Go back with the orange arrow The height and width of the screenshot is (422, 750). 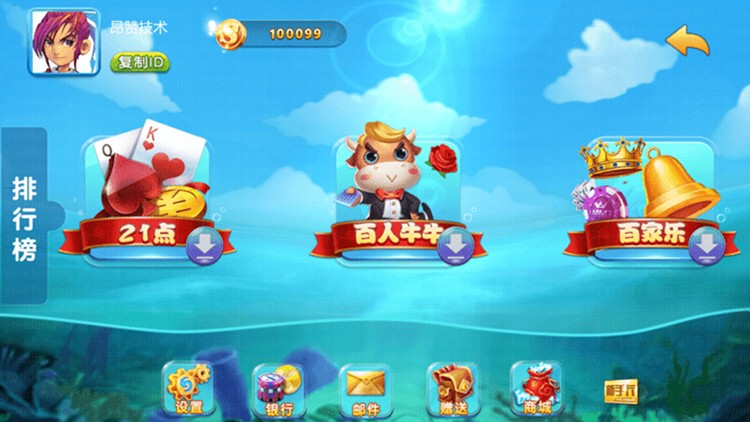coord(688,42)
